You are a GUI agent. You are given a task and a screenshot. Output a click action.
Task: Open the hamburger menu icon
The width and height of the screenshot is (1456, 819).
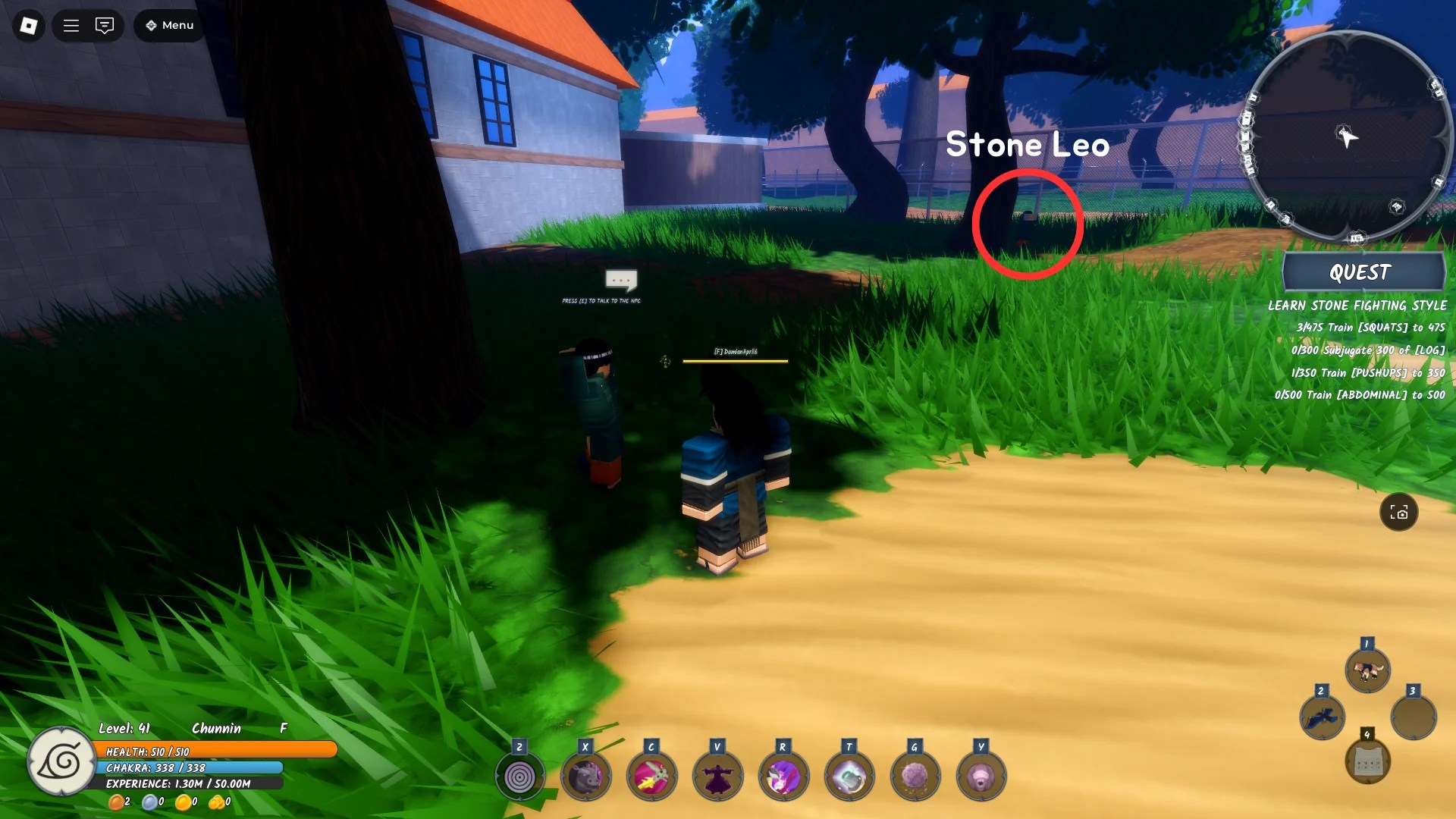click(x=71, y=25)
